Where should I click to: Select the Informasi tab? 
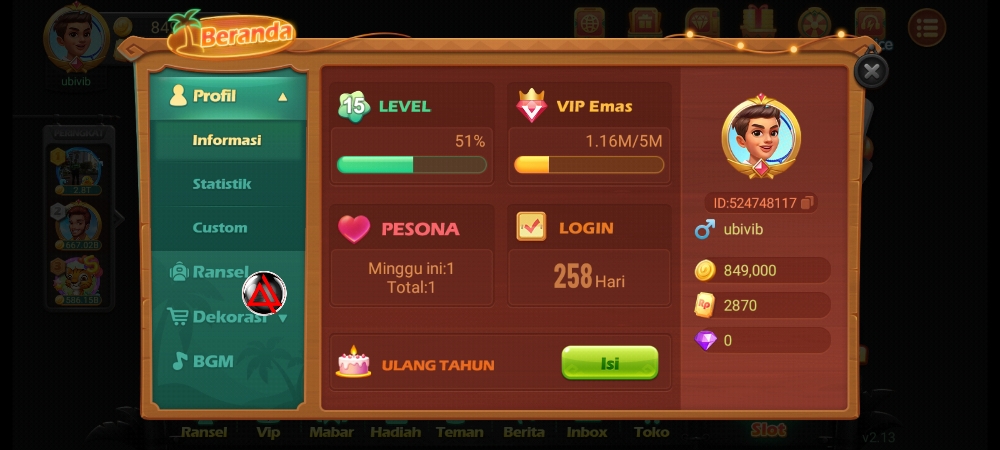(x=227, y=140)
